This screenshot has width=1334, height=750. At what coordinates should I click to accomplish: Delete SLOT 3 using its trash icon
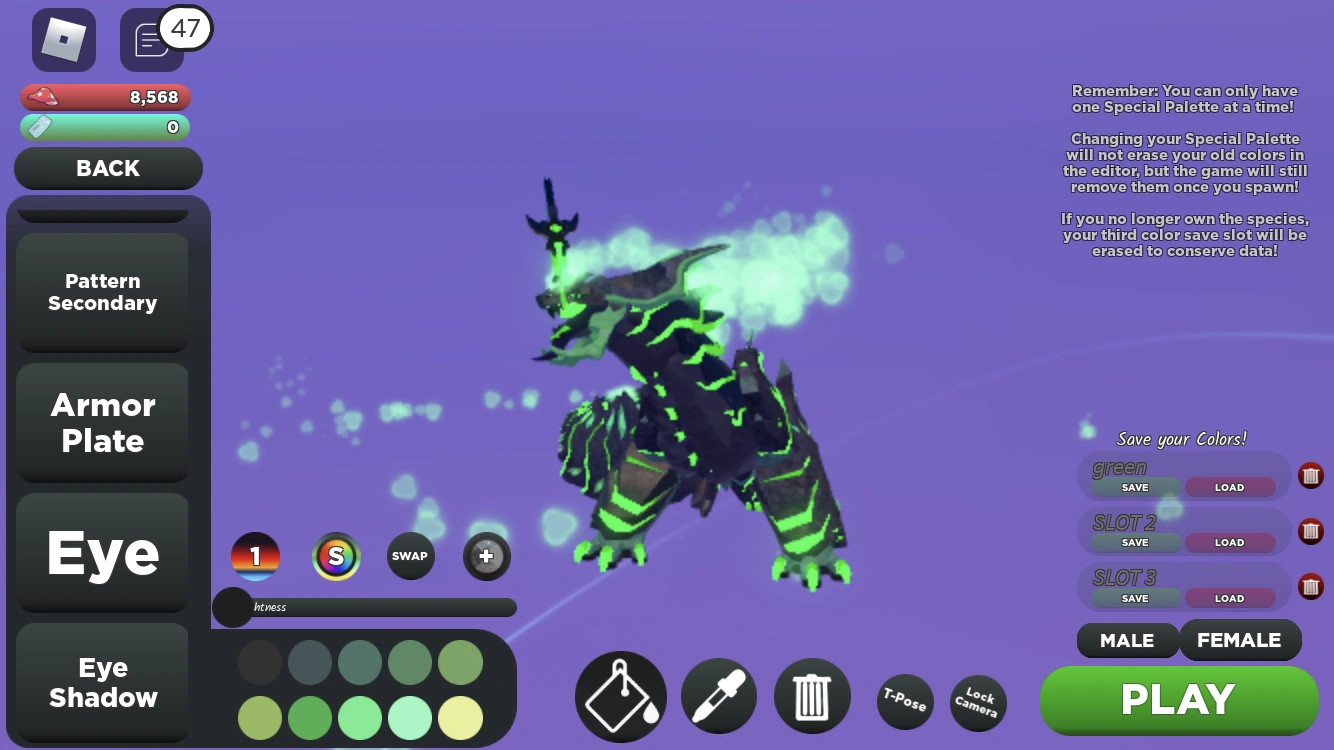[x=1310, y=586]
